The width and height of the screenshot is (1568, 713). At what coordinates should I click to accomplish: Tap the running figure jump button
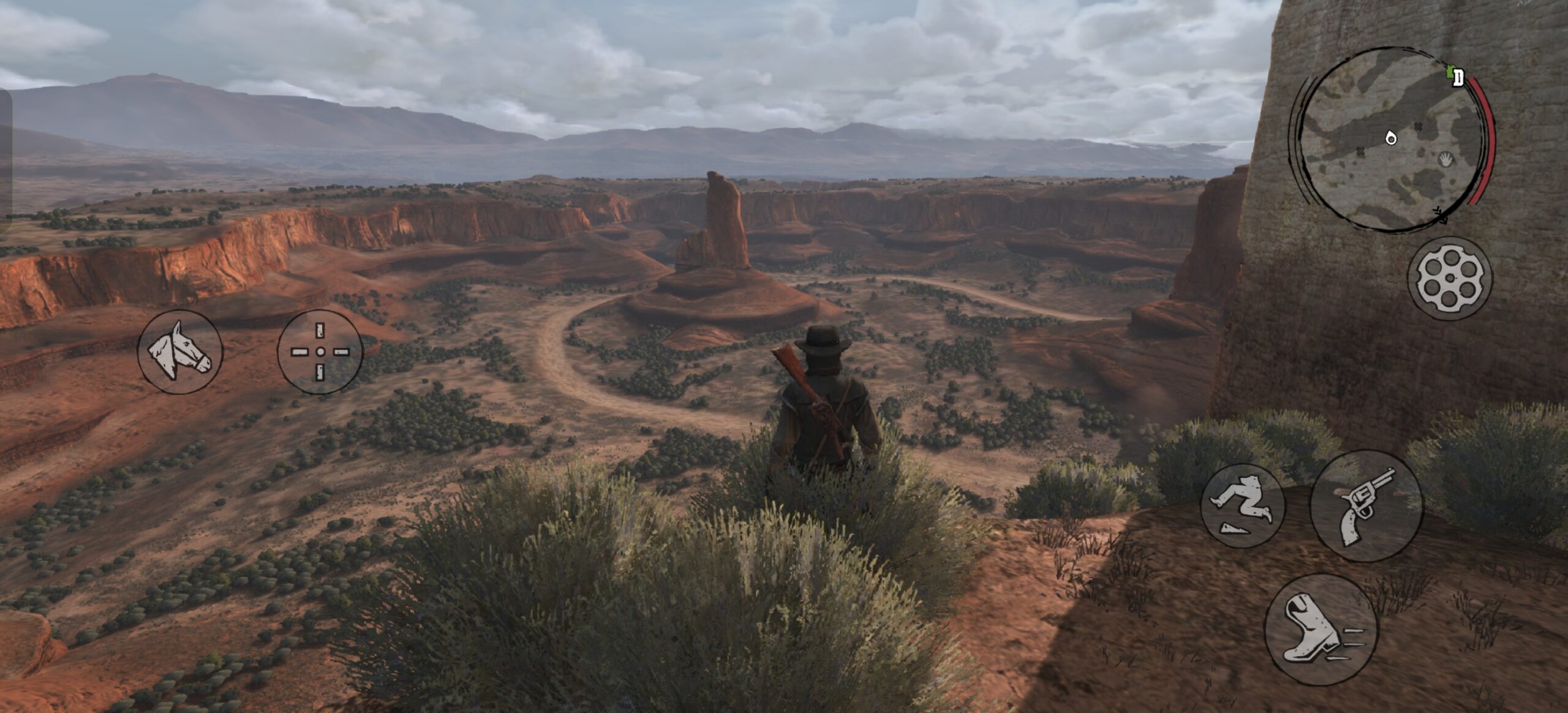click(1242, 507)
